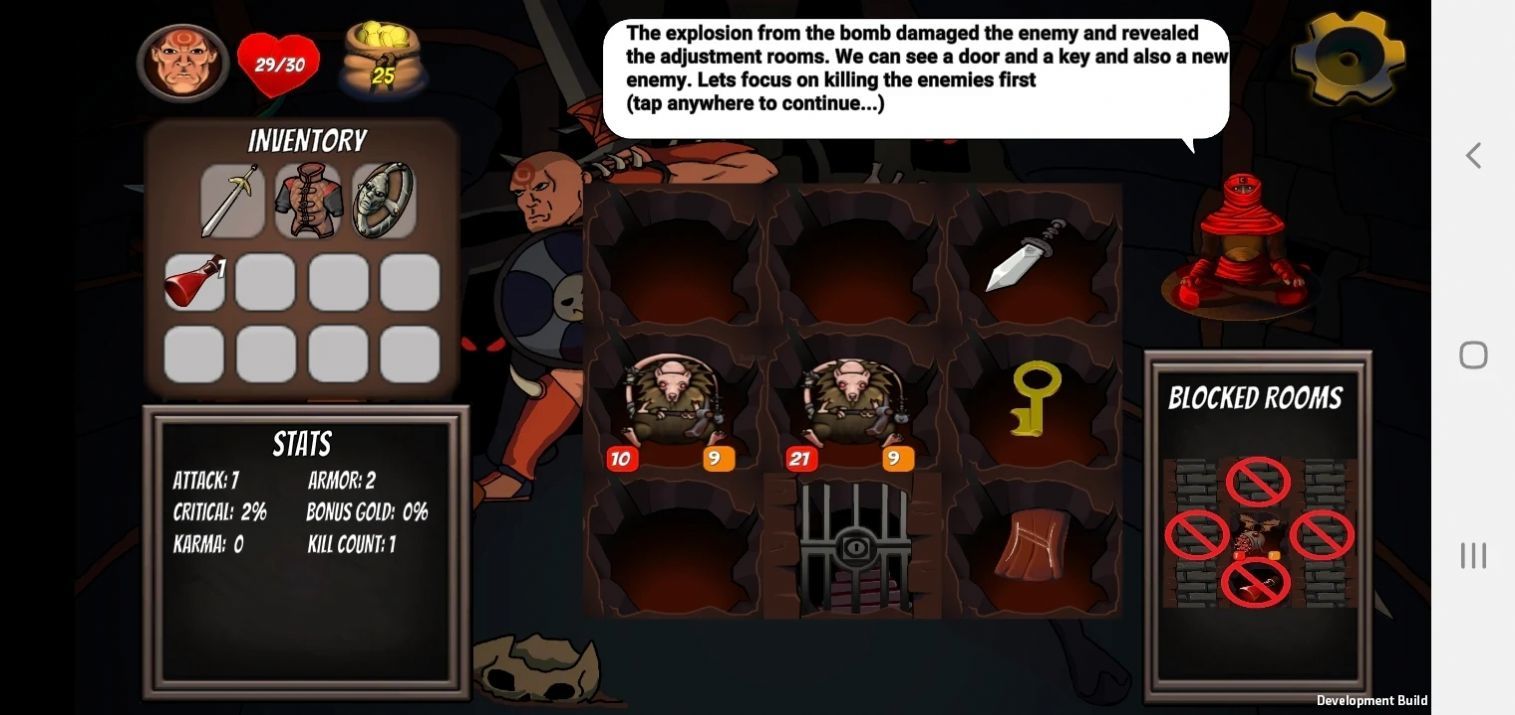
Task: Open the Android recent apps button
Action: tap(1473, 555)
